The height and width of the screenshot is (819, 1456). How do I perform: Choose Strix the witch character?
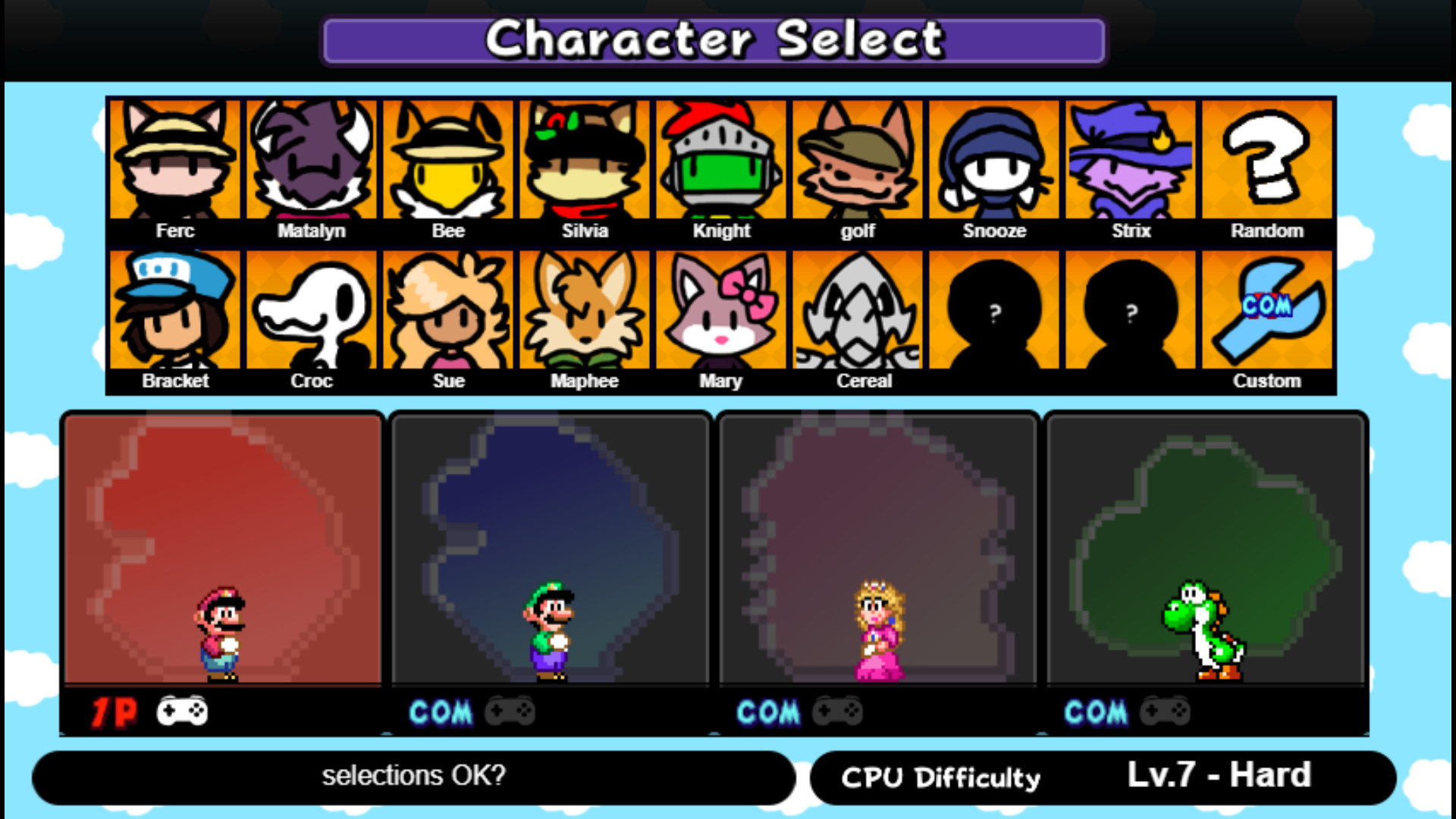tap(1131, 159)
